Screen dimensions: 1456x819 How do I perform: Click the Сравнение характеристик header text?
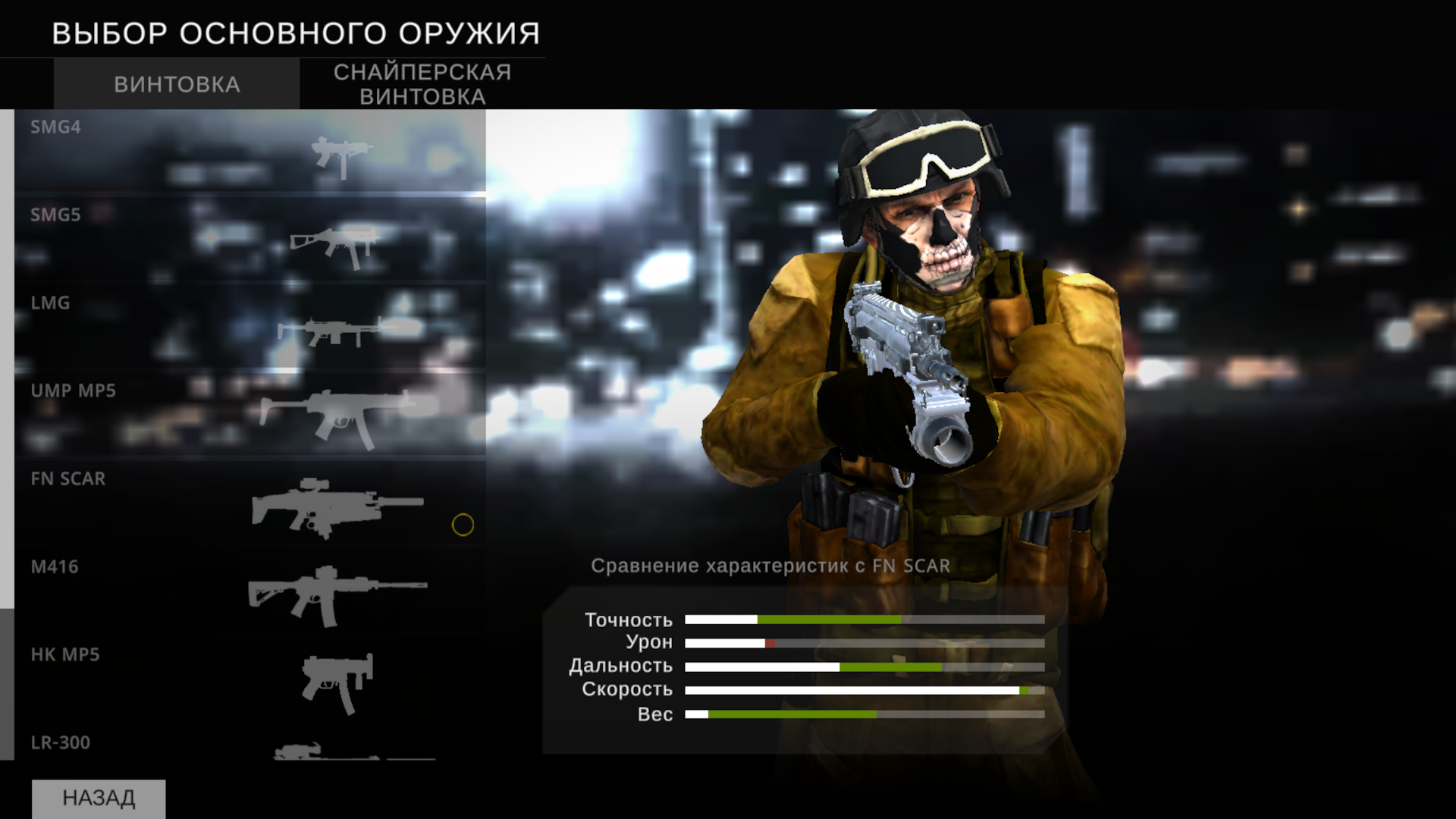click(772, 565)
